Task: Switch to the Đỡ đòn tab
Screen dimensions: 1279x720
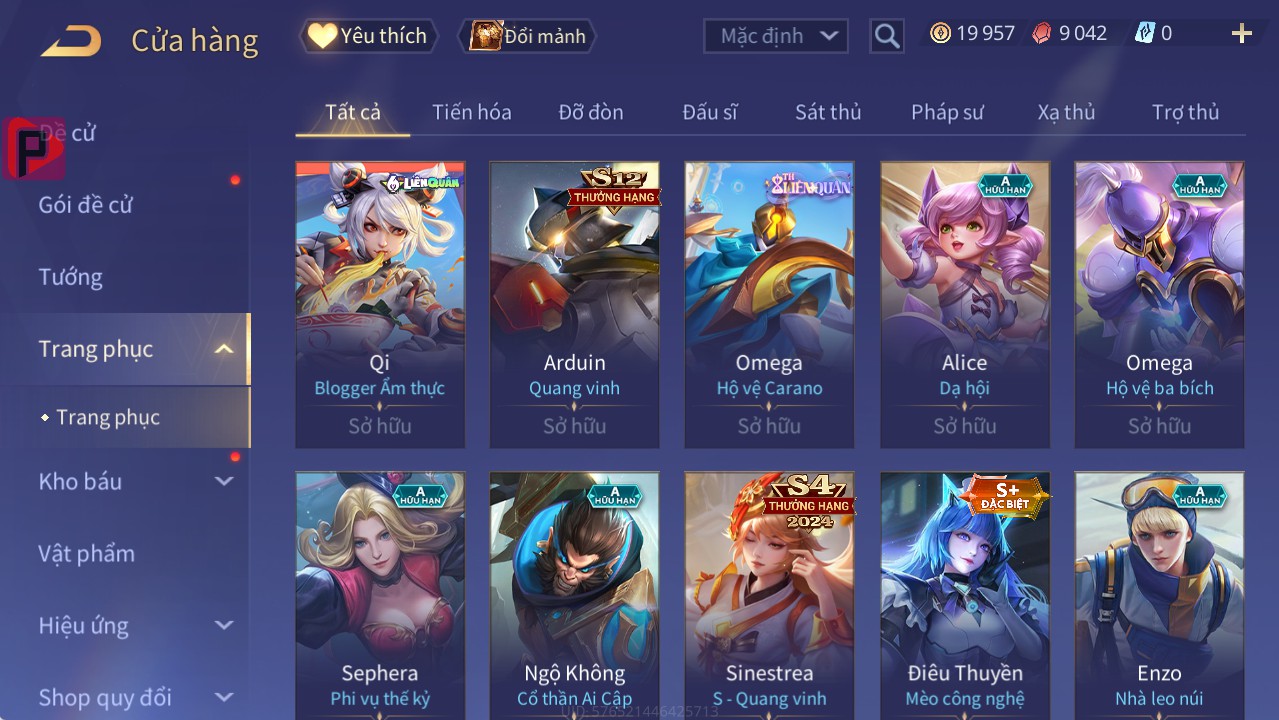Action: pos(590,112)
